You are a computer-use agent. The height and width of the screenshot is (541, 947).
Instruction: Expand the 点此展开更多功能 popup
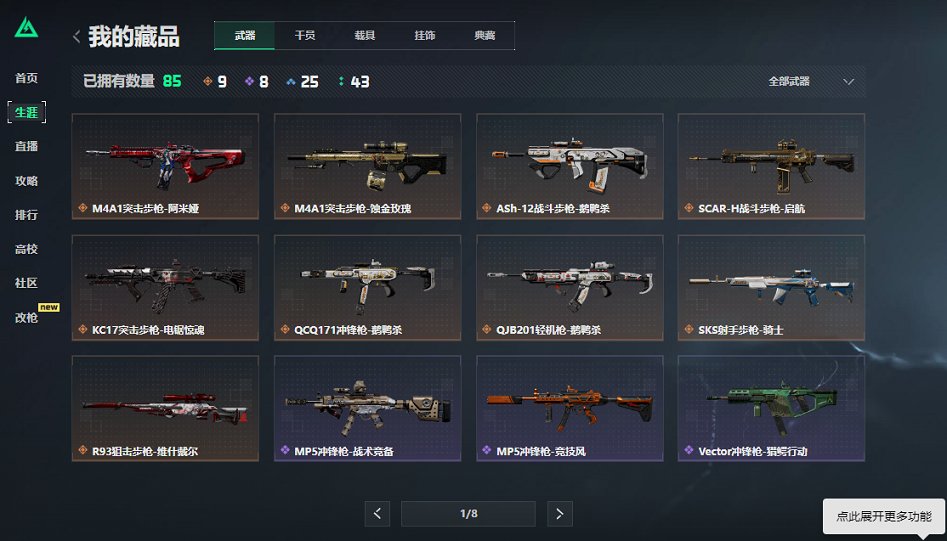(883, 517)
